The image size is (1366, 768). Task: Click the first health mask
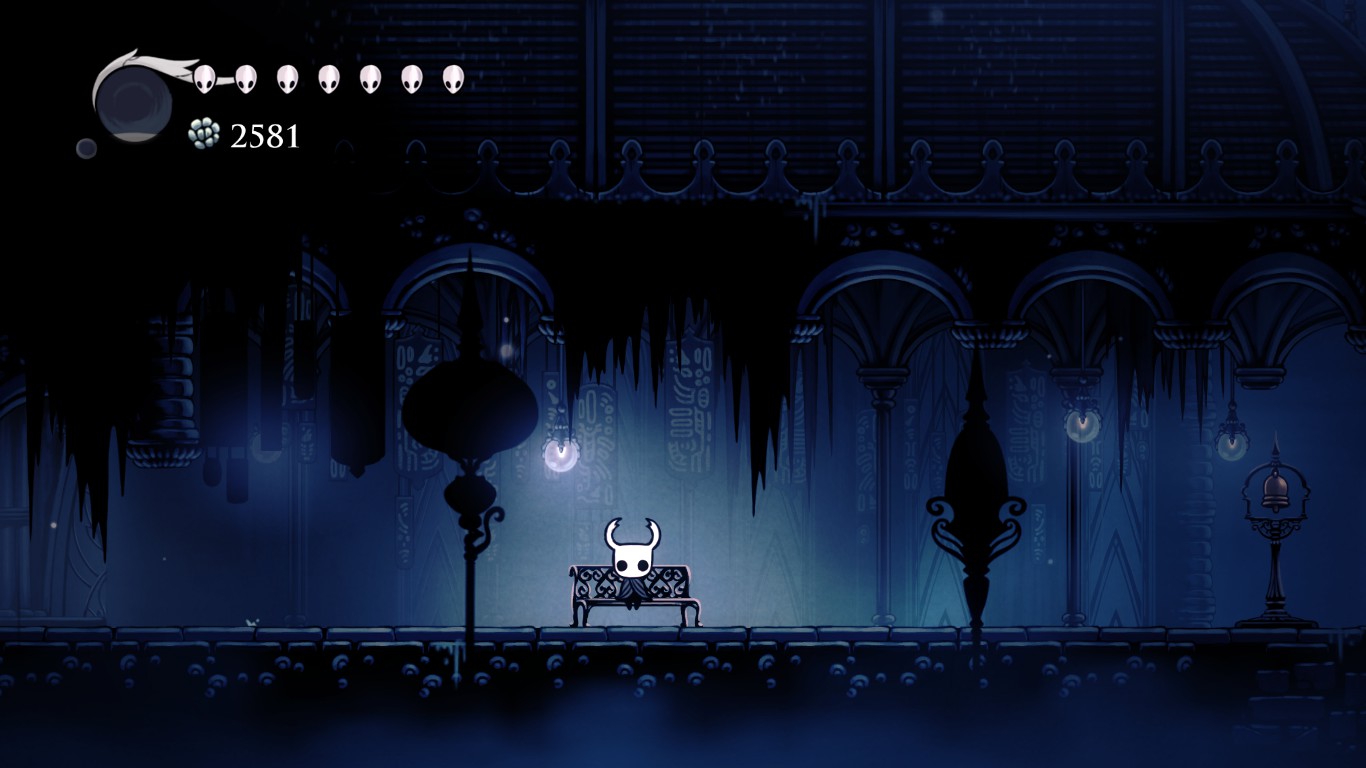[203, 80]
